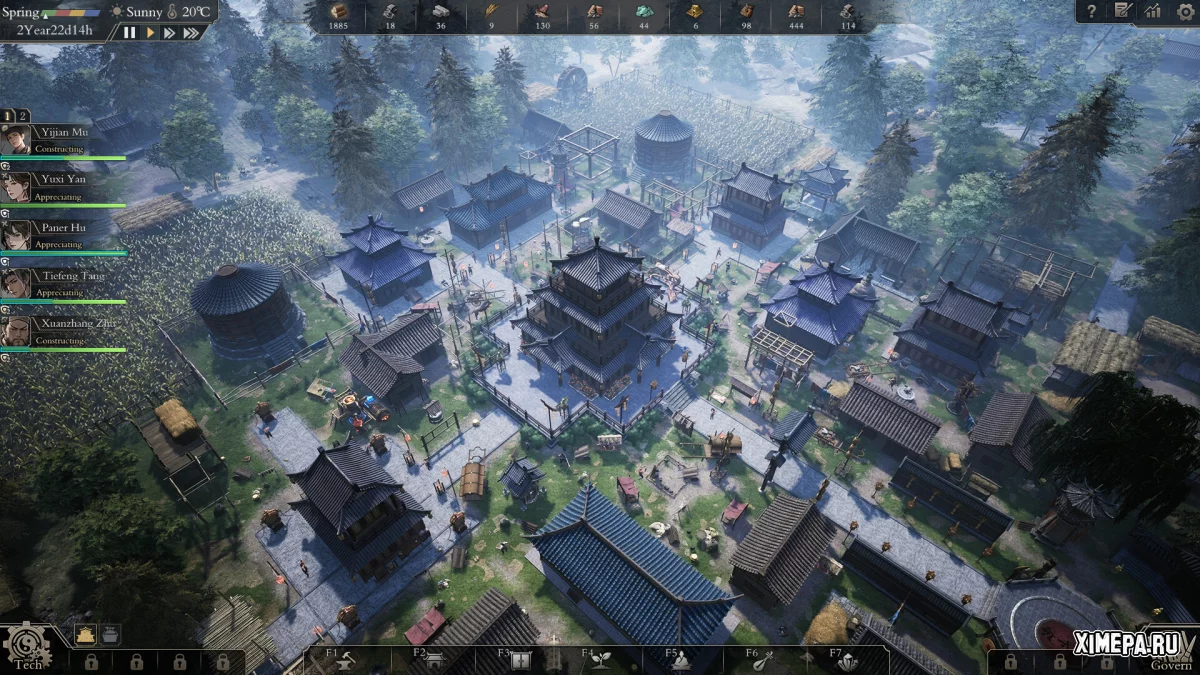Open the help question mark menu
The height and width of the screenshot is (675, 1200).
click(x=1091, y=11)
